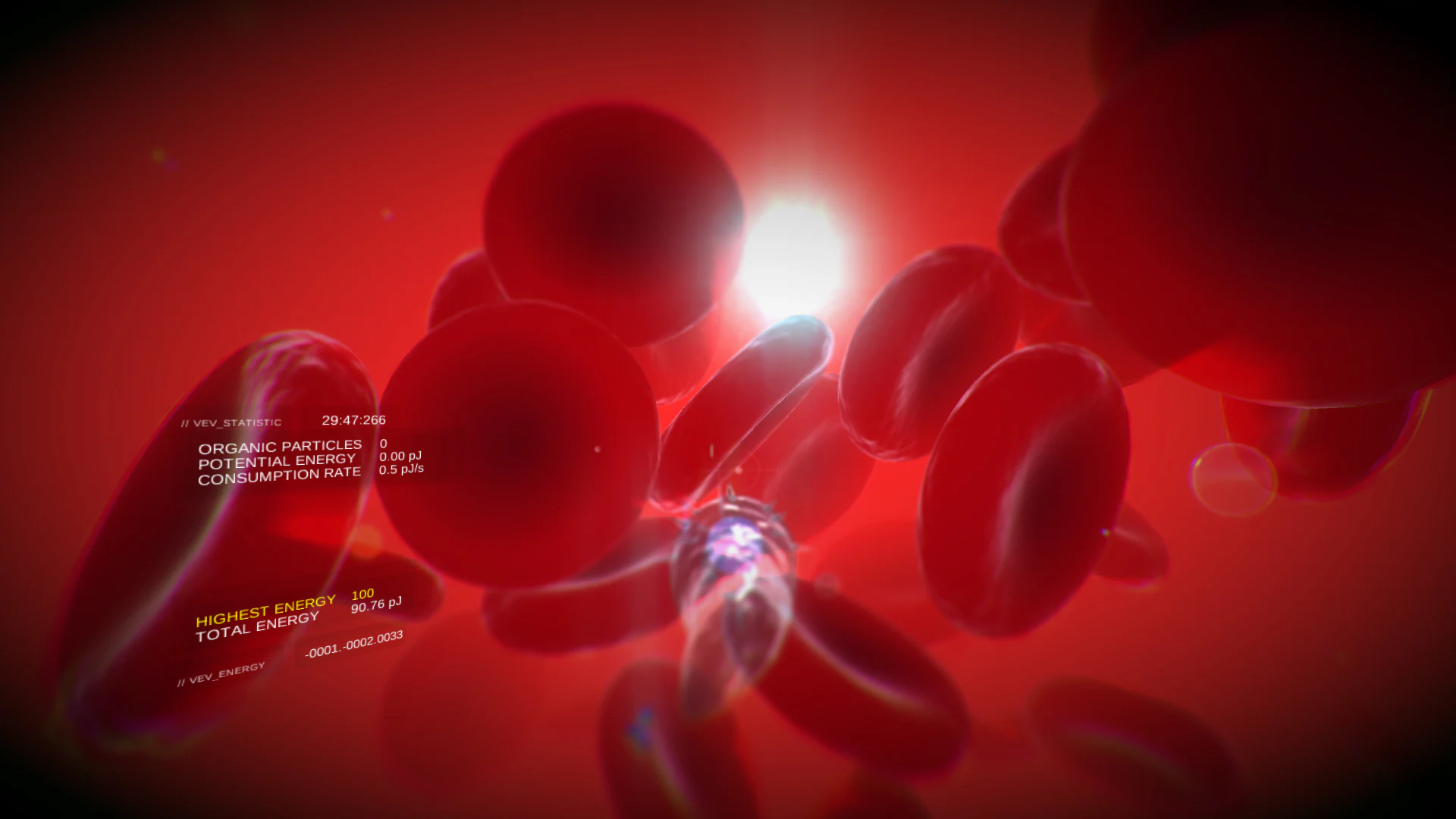Click the ORGANIC PARTICLES counter
The height and width of the screenshot is (819, 1456).
click(x=281, y=446)
